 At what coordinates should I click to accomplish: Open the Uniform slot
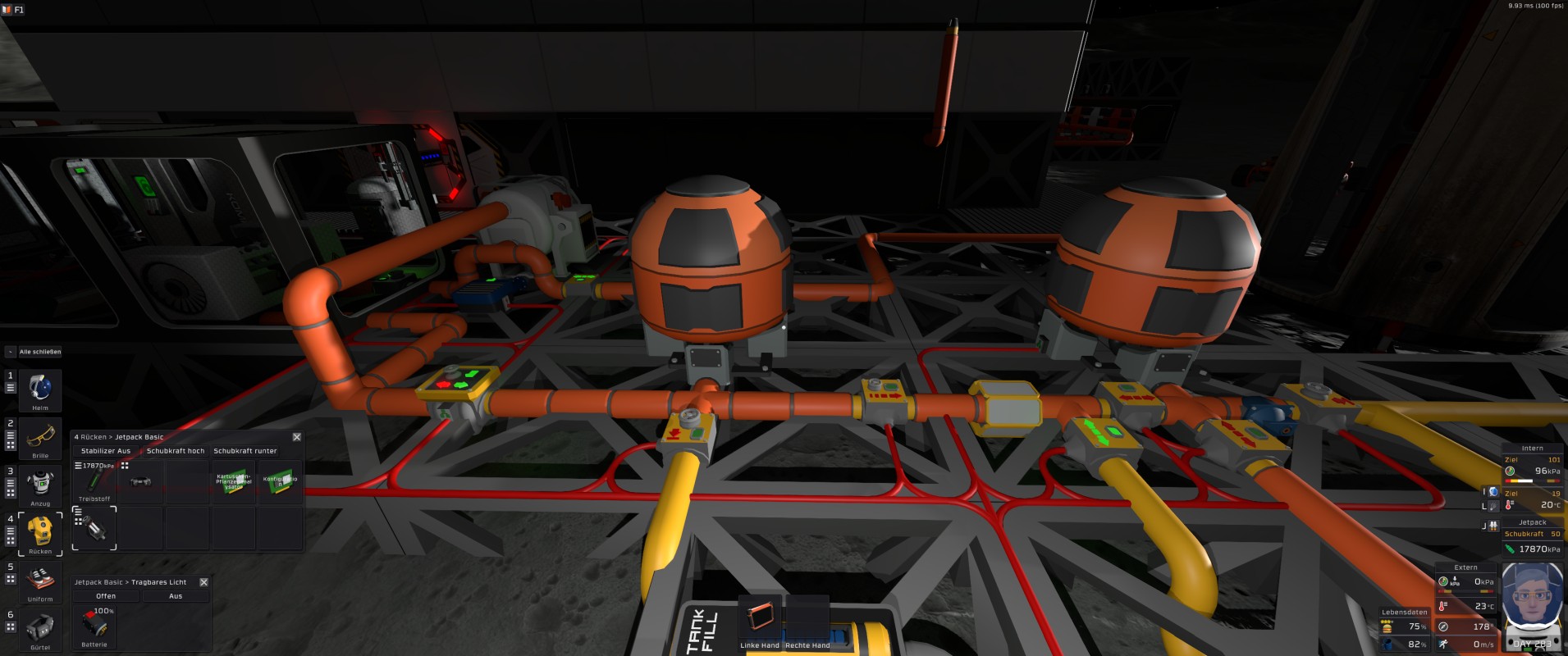point(40,581)
